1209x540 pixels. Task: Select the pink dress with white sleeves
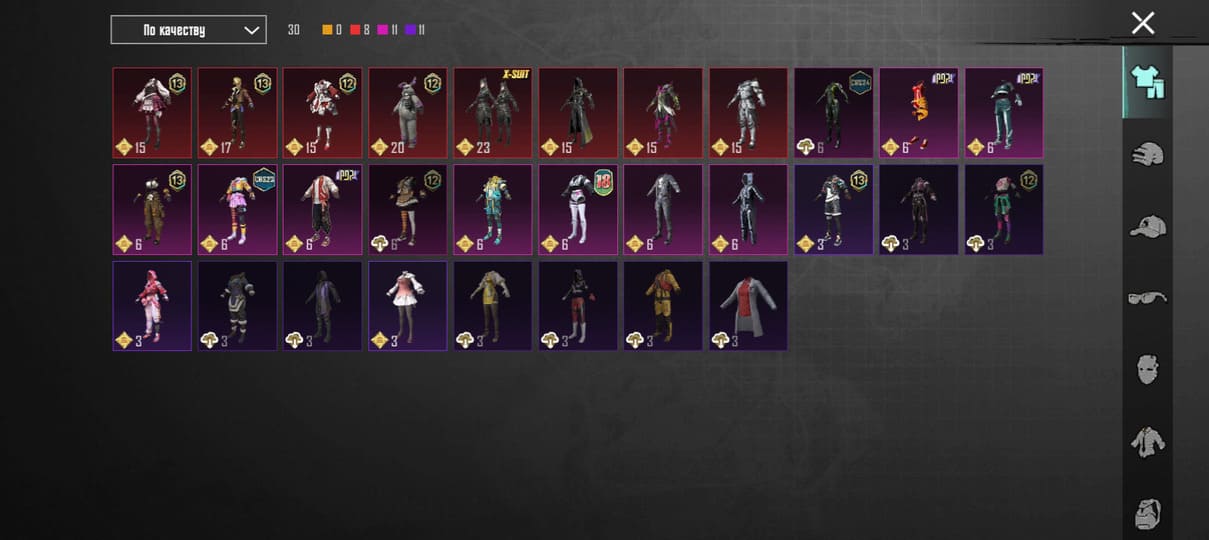(x=408, y=306)
